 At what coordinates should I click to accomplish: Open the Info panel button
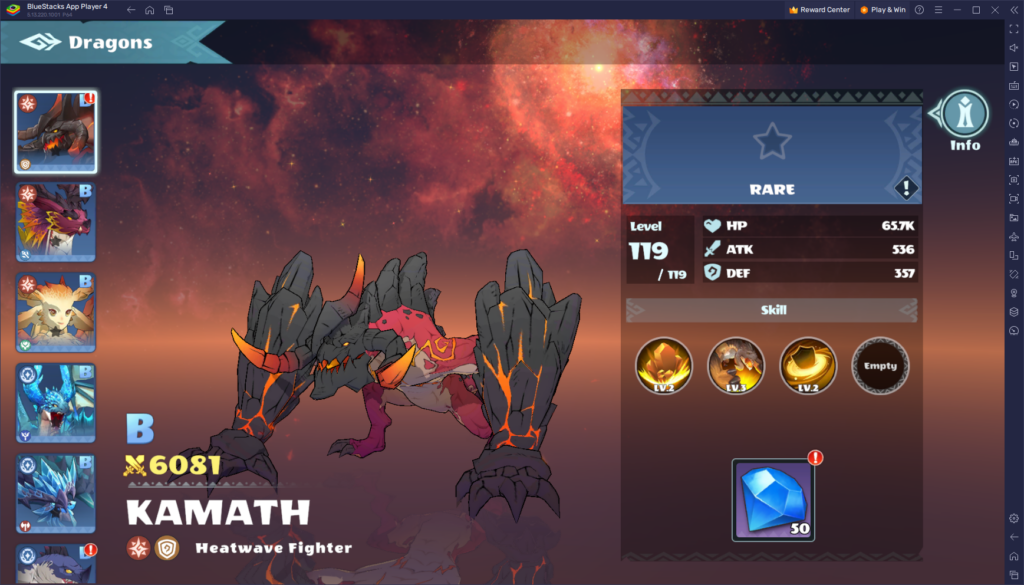[x=964, y=118]
